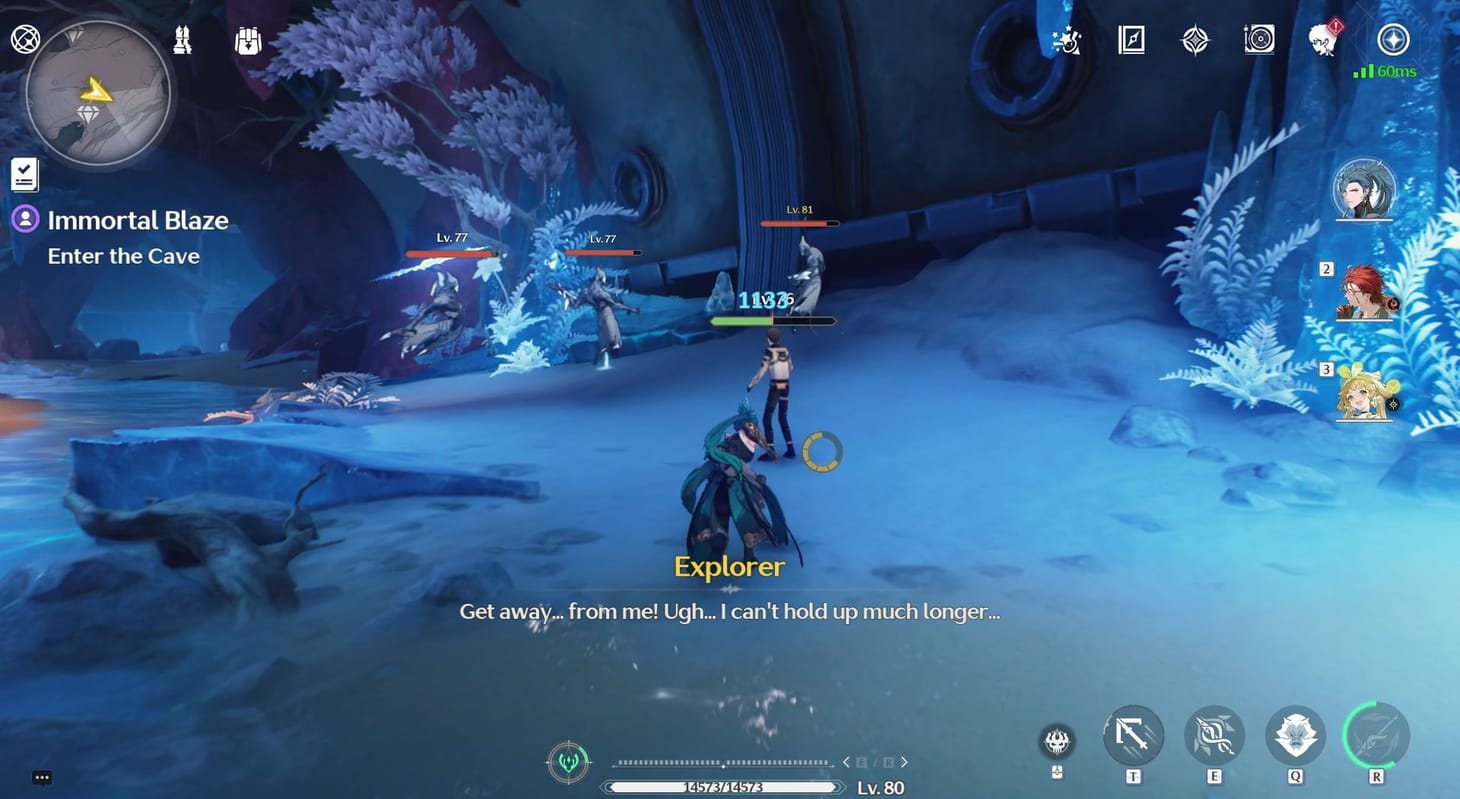Open the profile avatar with red alert badge

click(x=1324, y=42)
